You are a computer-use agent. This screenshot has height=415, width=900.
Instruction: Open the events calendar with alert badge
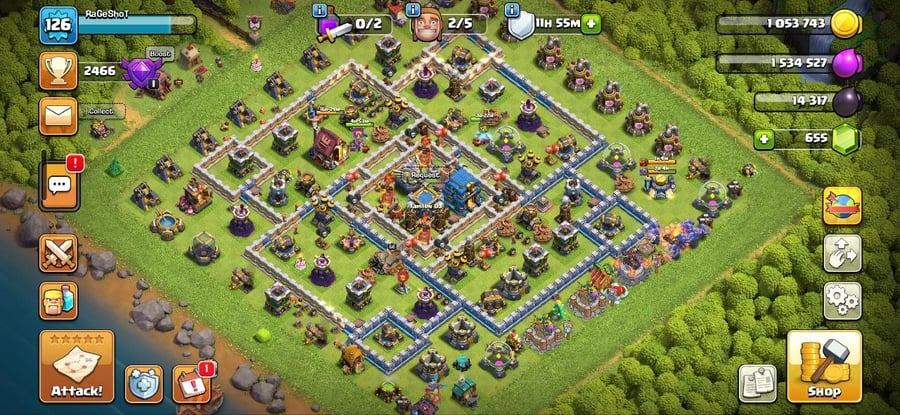pos(191,383)
